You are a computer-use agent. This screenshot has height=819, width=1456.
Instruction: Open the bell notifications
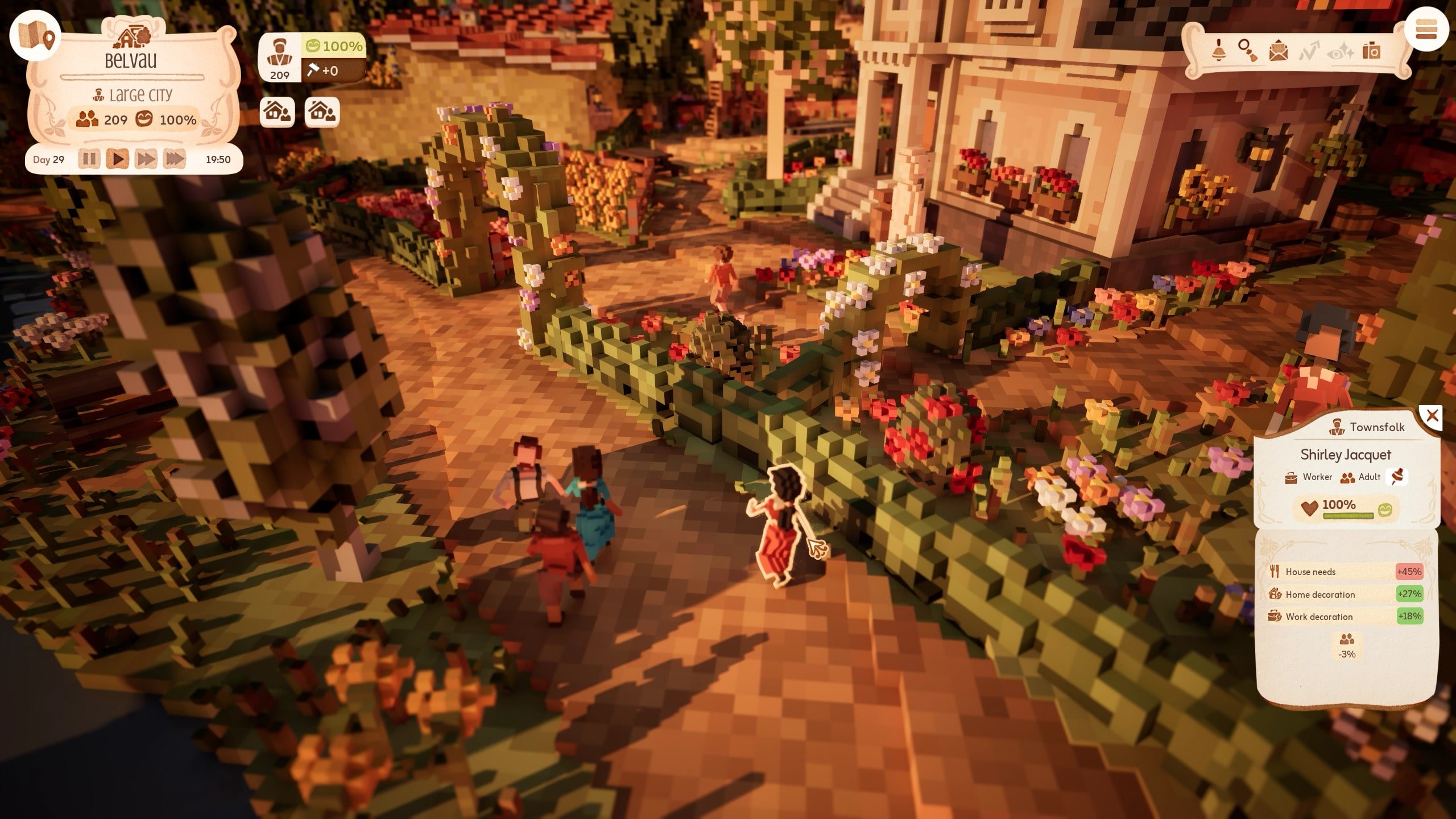(x=1217, y=51)
